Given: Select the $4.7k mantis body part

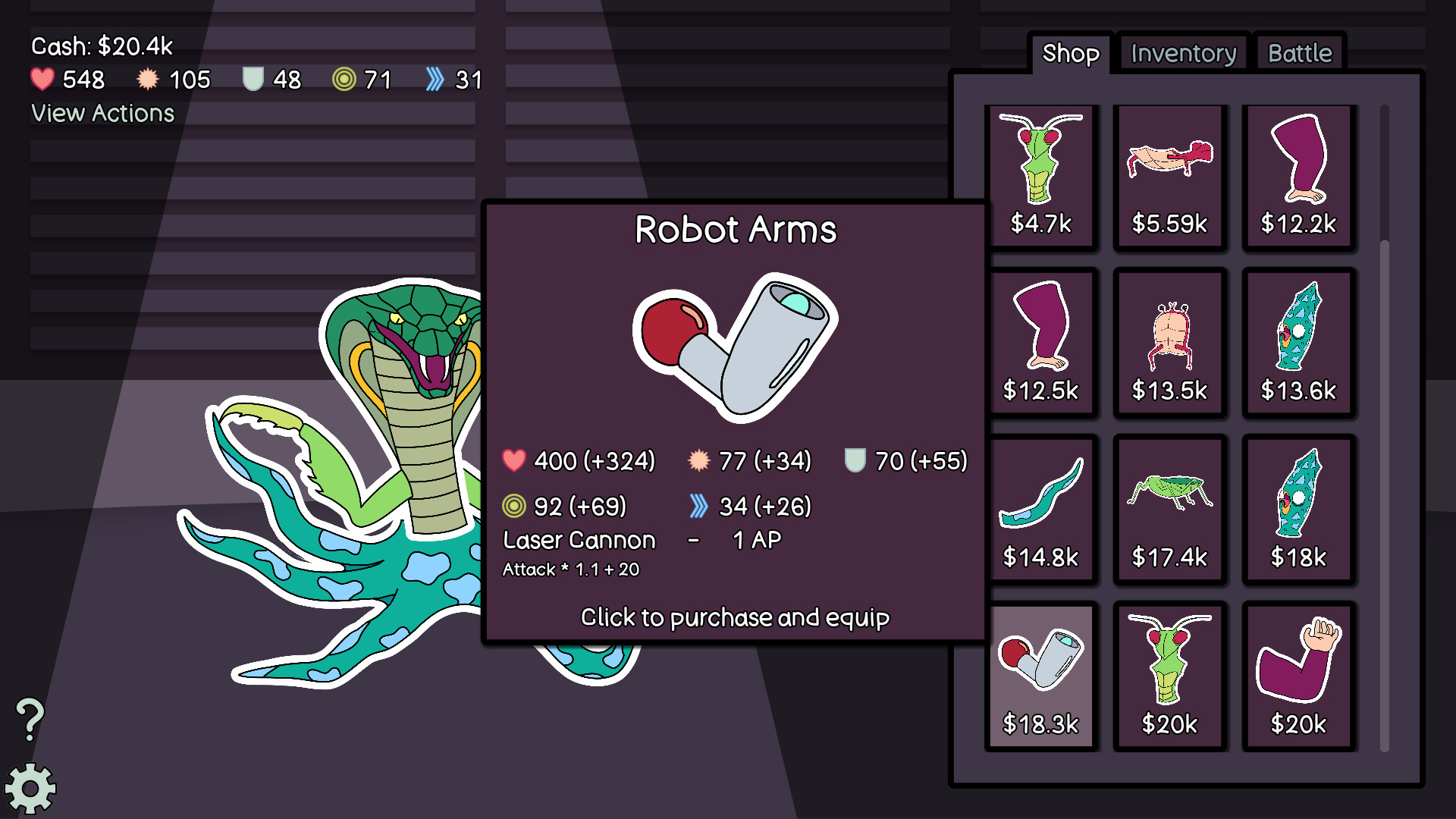Looking at the screenshot, I should click(x=1042, y=176).
